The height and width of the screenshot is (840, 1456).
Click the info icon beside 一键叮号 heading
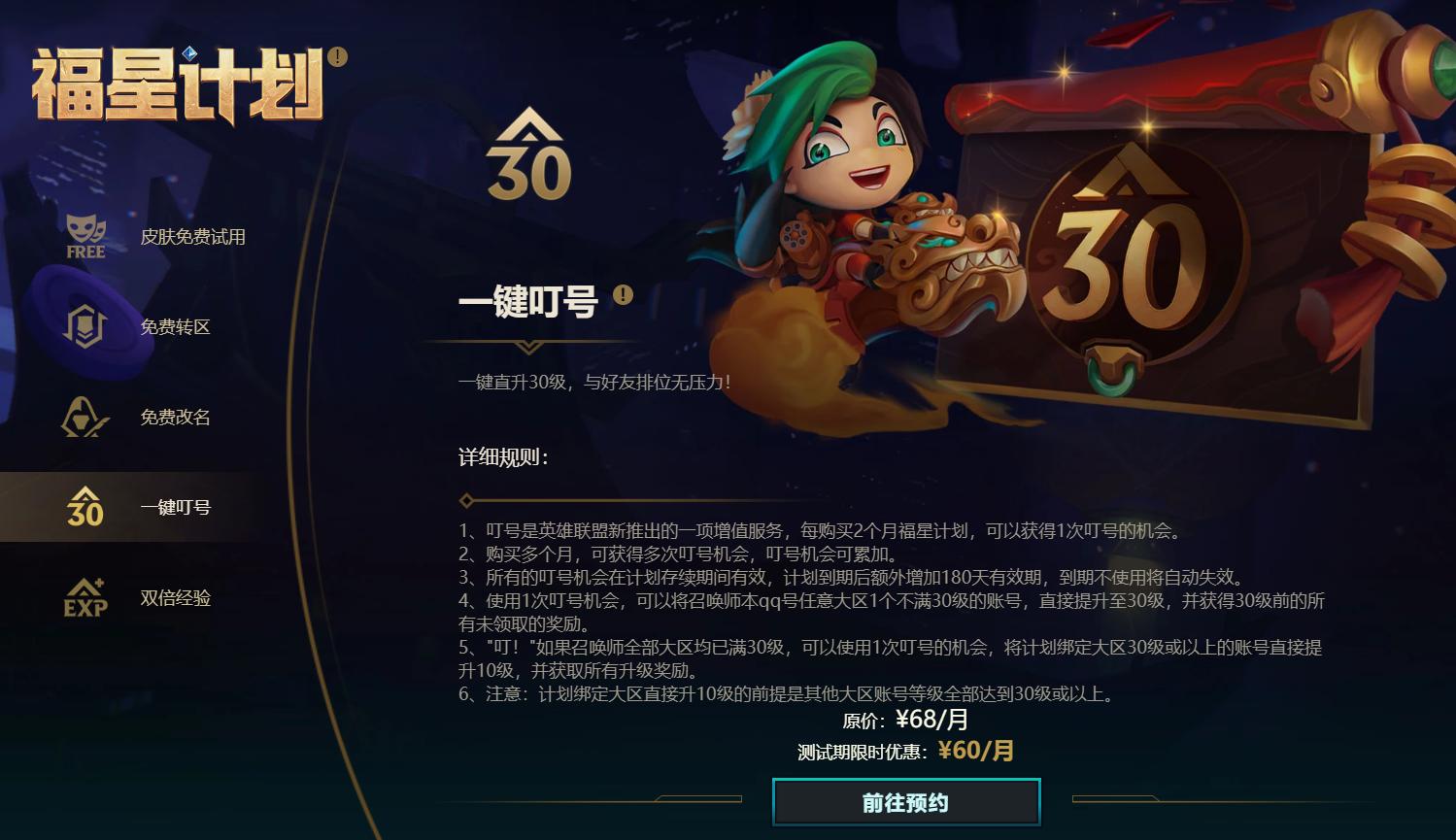tap(623, 294)
